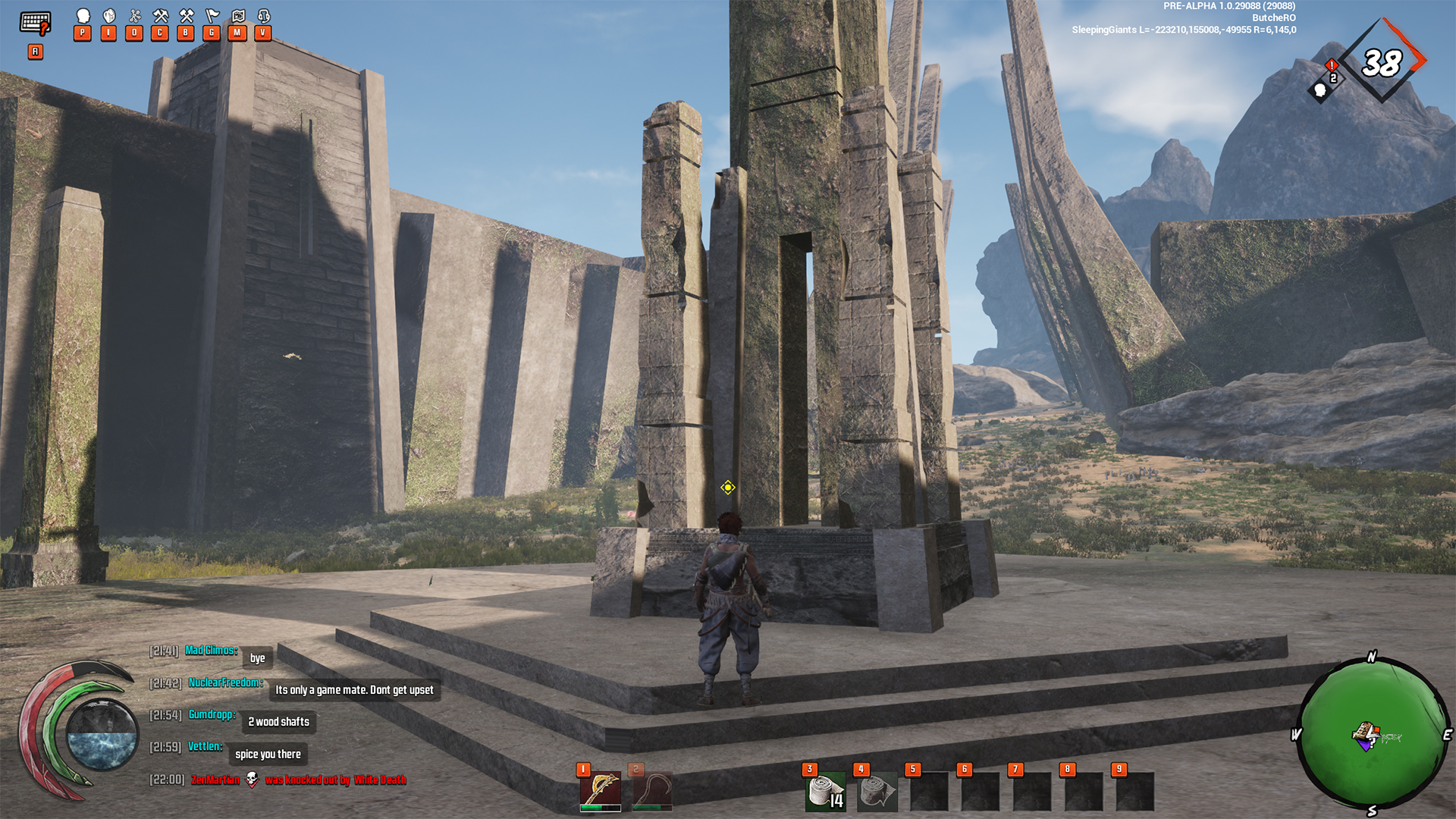1456x819 pixels.
Task: Click Vettlen's name in chat
Action: coord(205,747)
